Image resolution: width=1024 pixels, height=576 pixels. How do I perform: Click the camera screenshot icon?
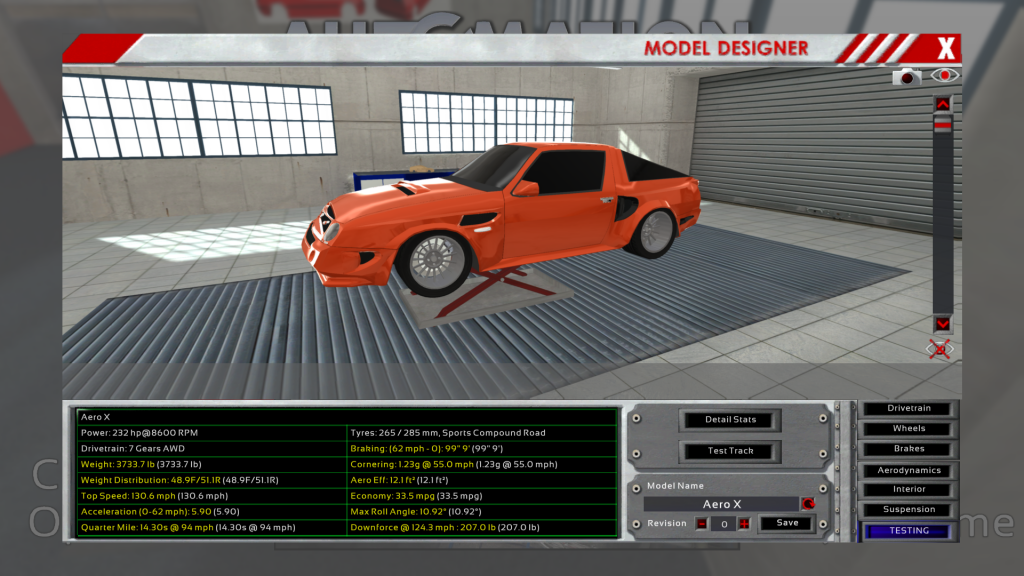tap(908, 77)
